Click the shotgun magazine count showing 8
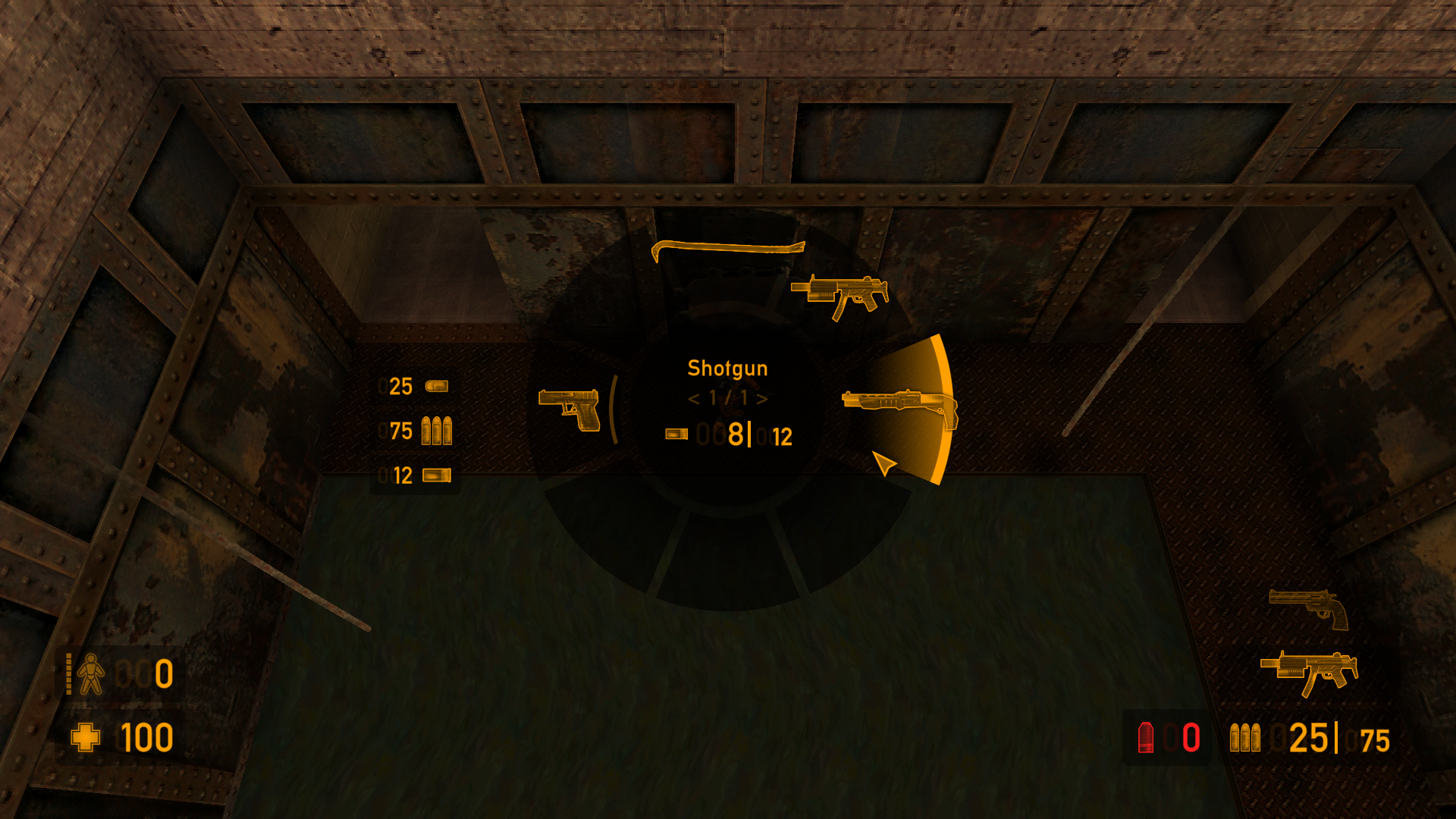 click(x=735, y=435)
